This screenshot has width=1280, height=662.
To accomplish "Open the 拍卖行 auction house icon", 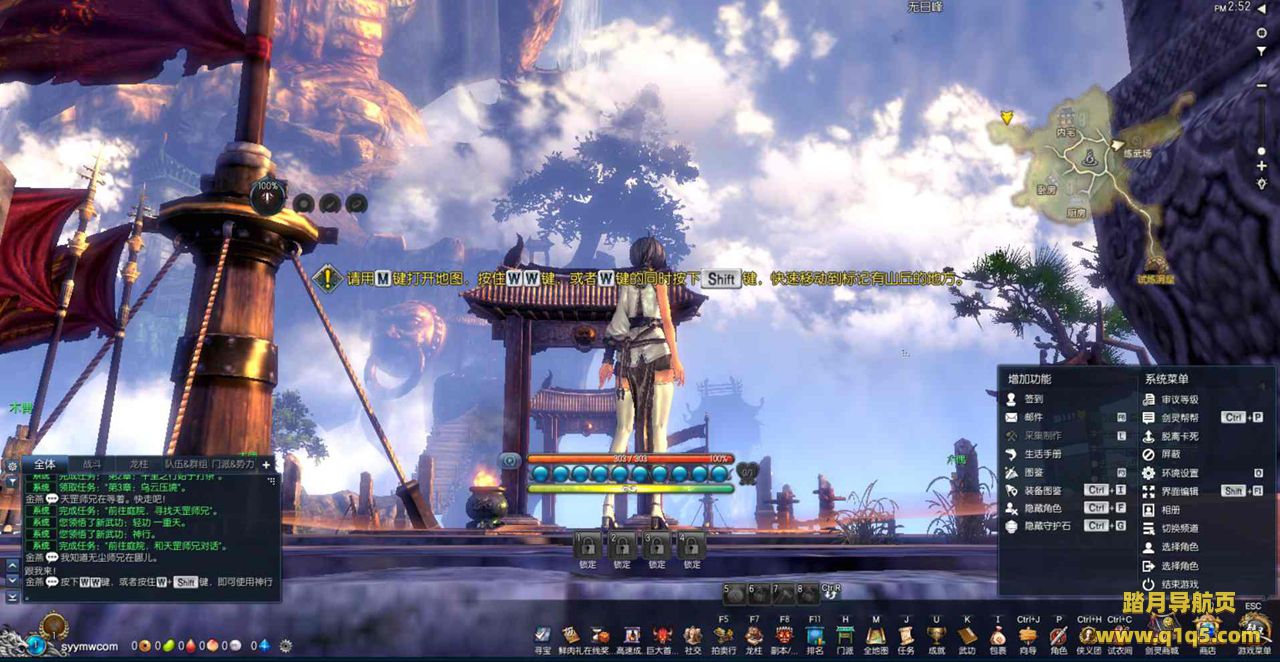I will click(723, 636).
